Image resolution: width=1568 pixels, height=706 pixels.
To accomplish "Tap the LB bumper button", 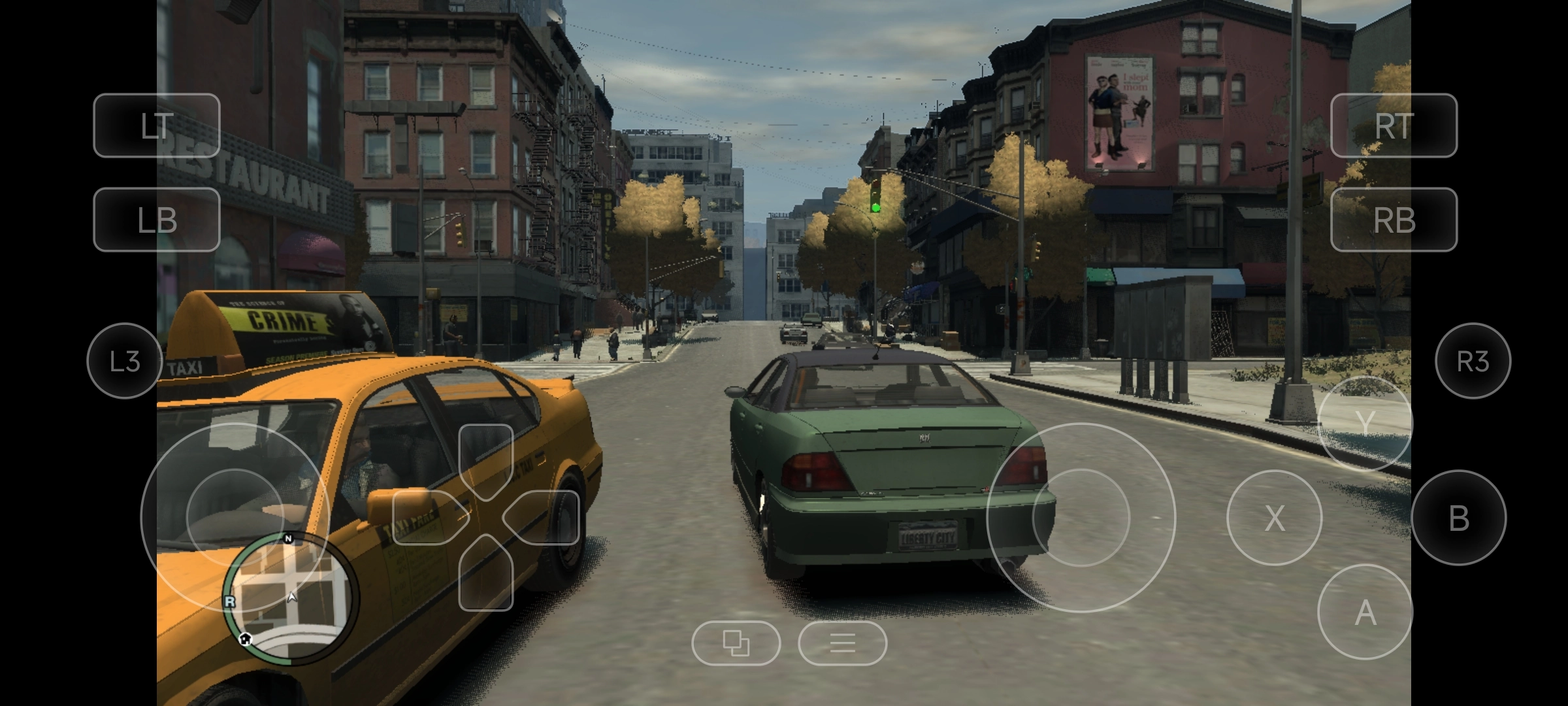I will click(x=157, y=220).
